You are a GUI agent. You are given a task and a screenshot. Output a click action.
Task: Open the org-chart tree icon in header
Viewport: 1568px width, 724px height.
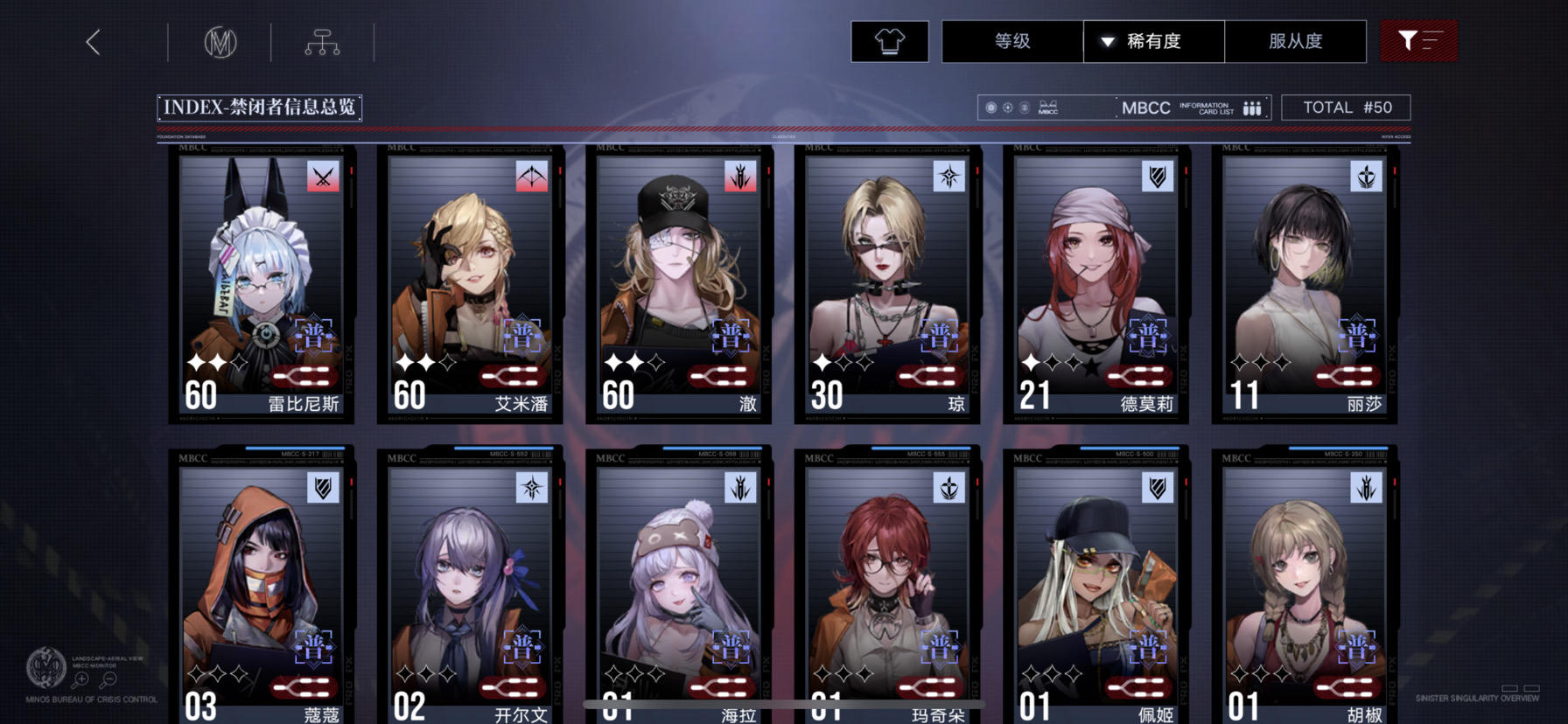coord(324,40)
